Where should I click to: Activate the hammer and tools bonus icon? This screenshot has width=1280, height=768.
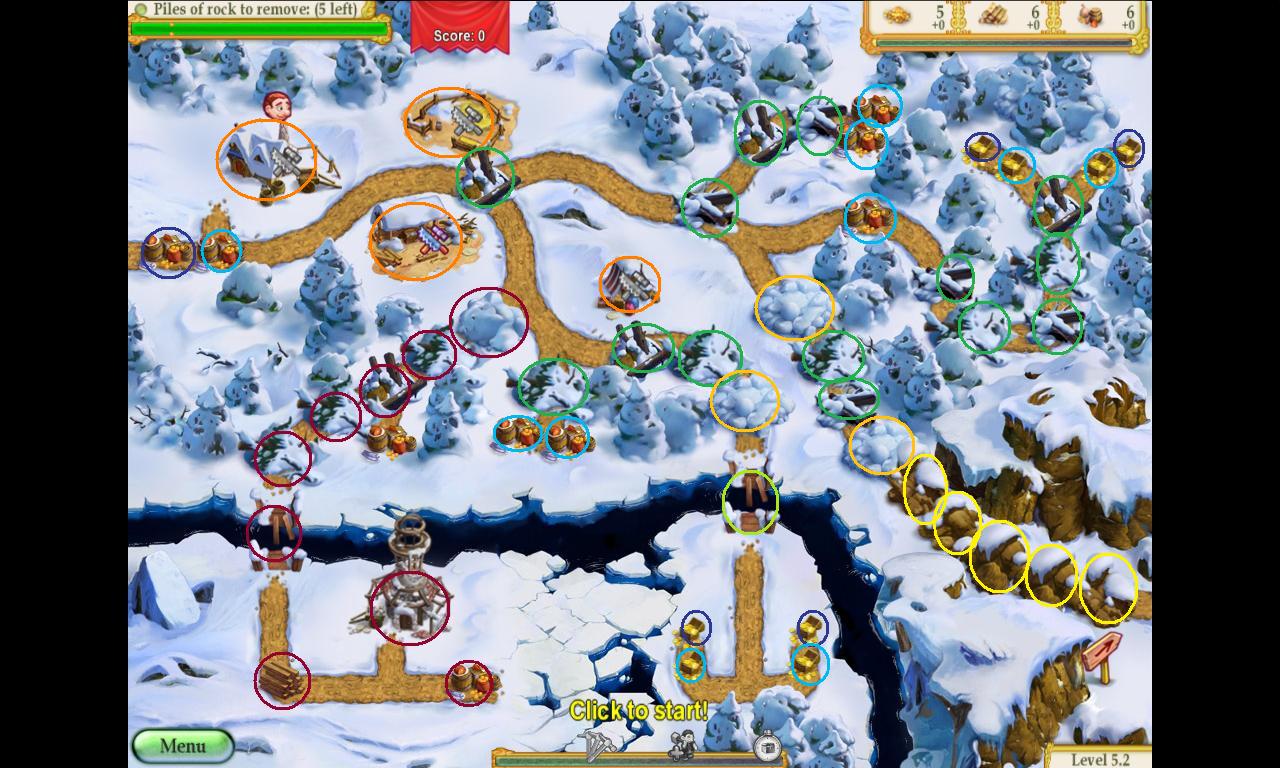click(597, 744)
